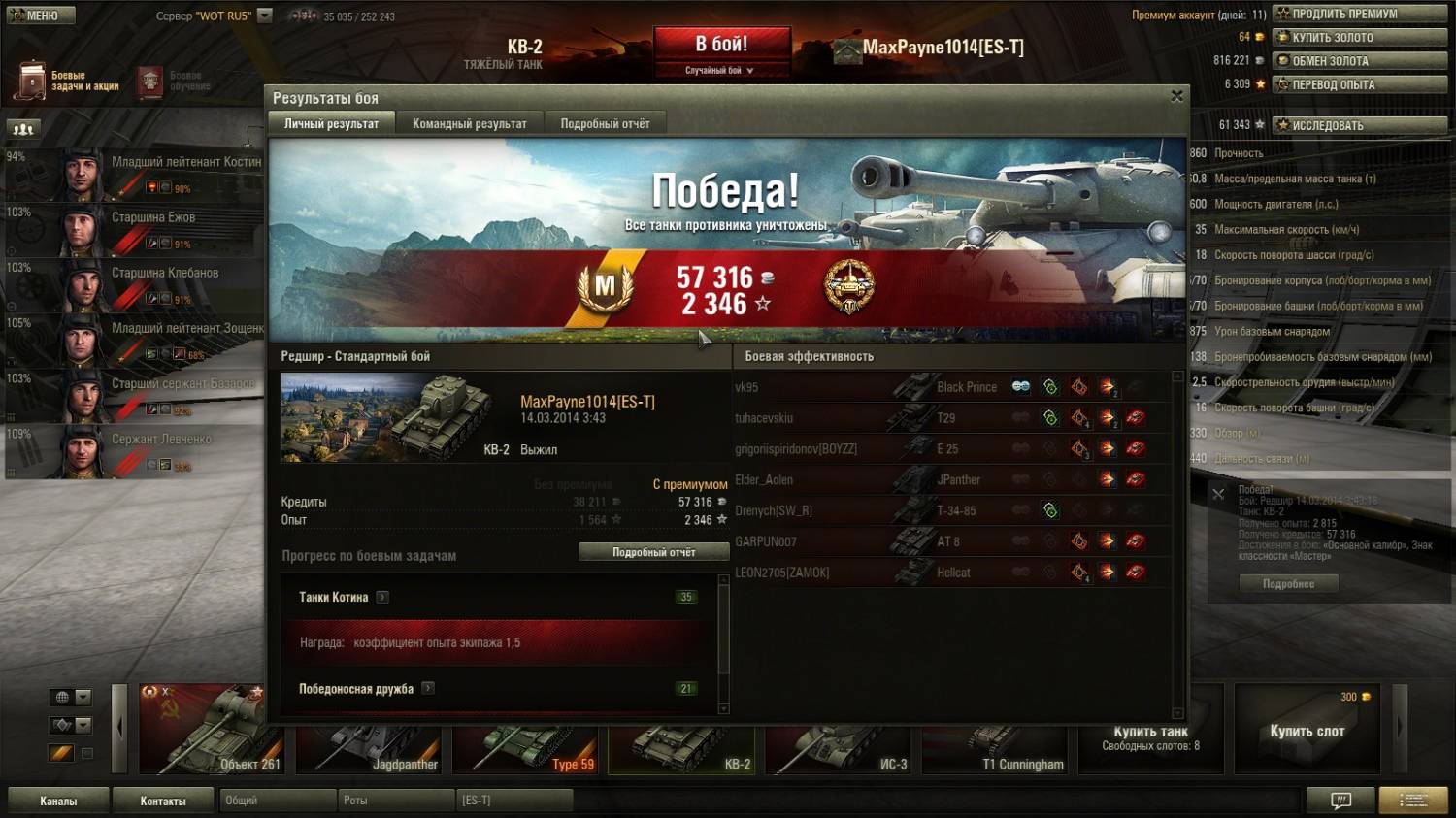The width and height of the screenshot is (1456, 818).
Task: Click Купить слот to buy garage slot
Action: 1307,731
